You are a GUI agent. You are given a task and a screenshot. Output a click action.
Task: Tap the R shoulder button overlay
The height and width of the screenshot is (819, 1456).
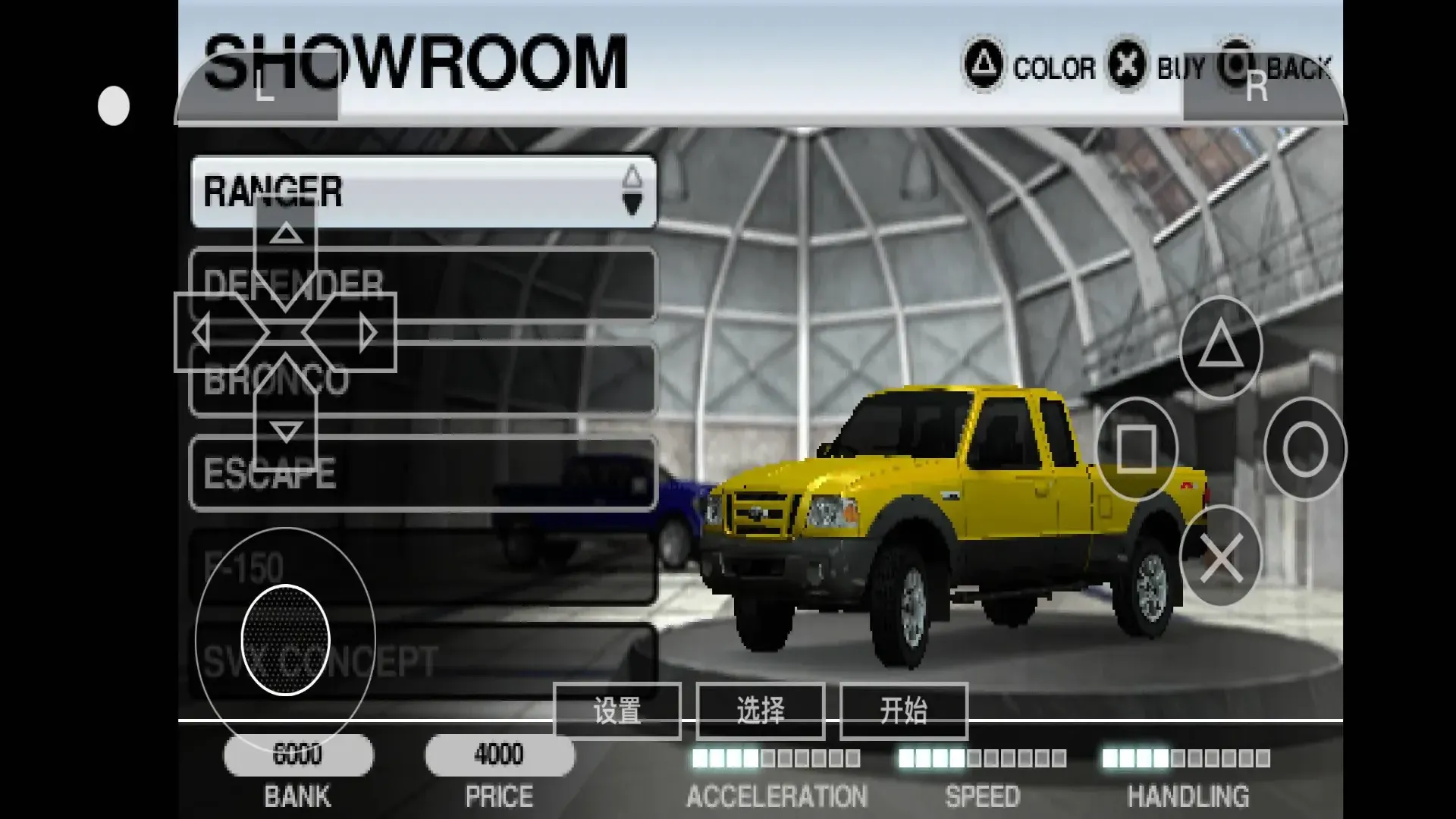1259,89
